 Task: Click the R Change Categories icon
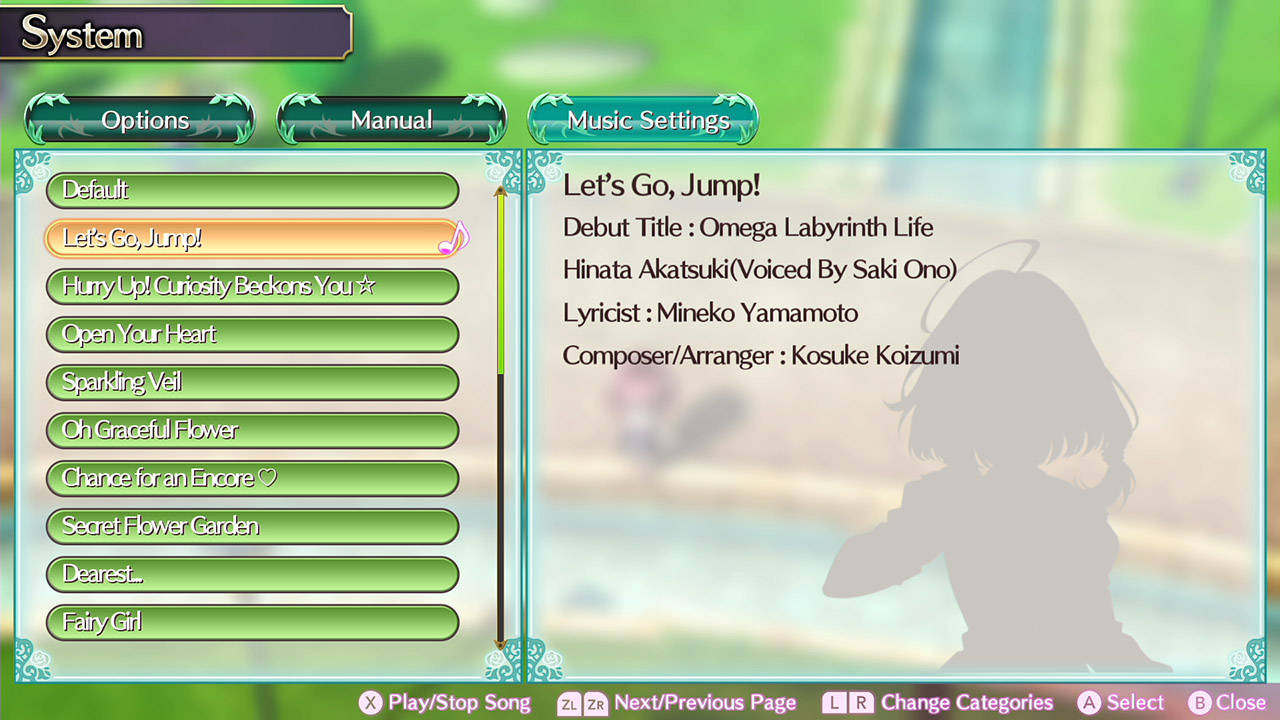(x=862, y=702)
